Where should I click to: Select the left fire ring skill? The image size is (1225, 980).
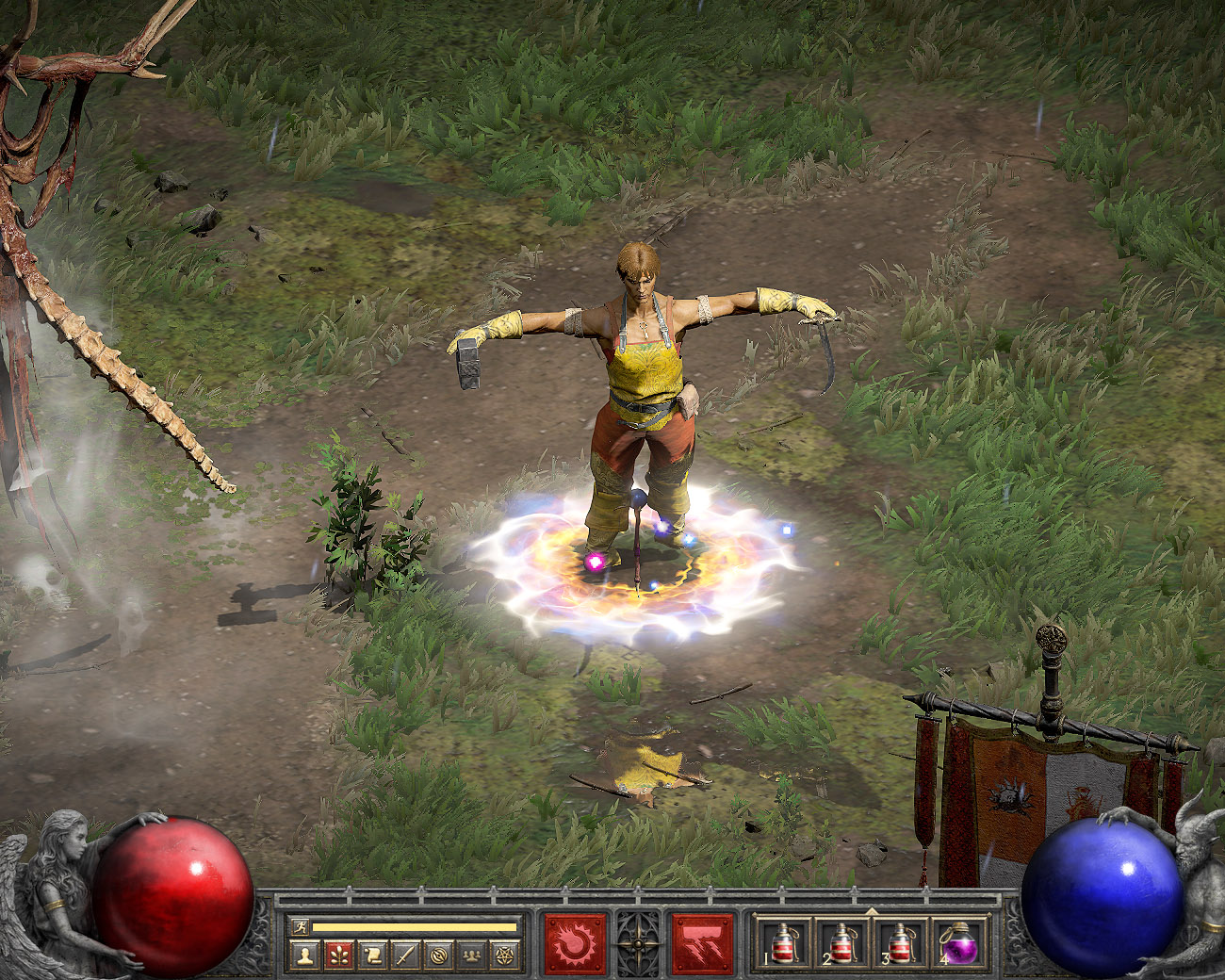tap(575, 943)
